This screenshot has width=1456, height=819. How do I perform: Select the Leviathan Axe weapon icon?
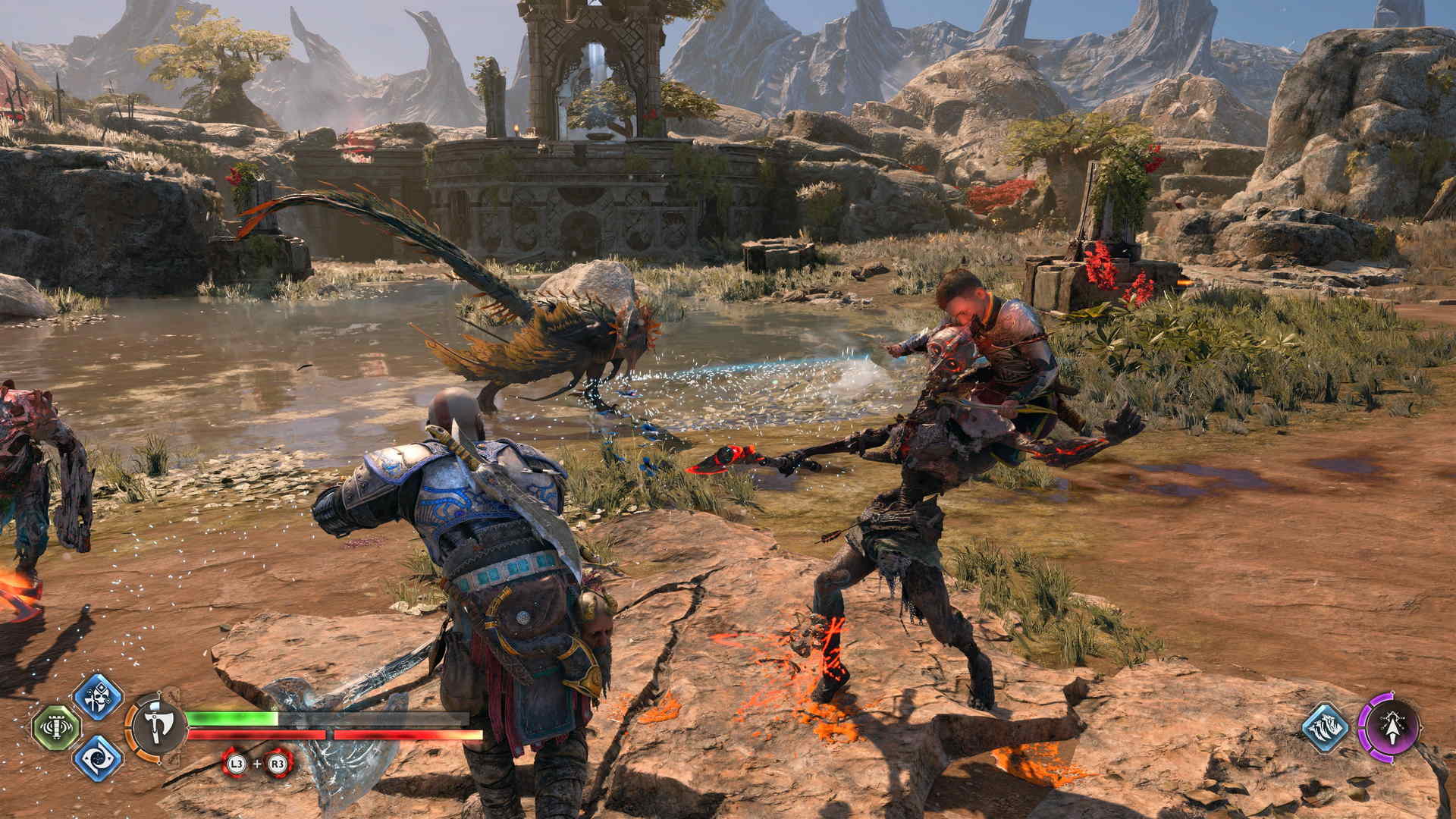click(158, 726)
